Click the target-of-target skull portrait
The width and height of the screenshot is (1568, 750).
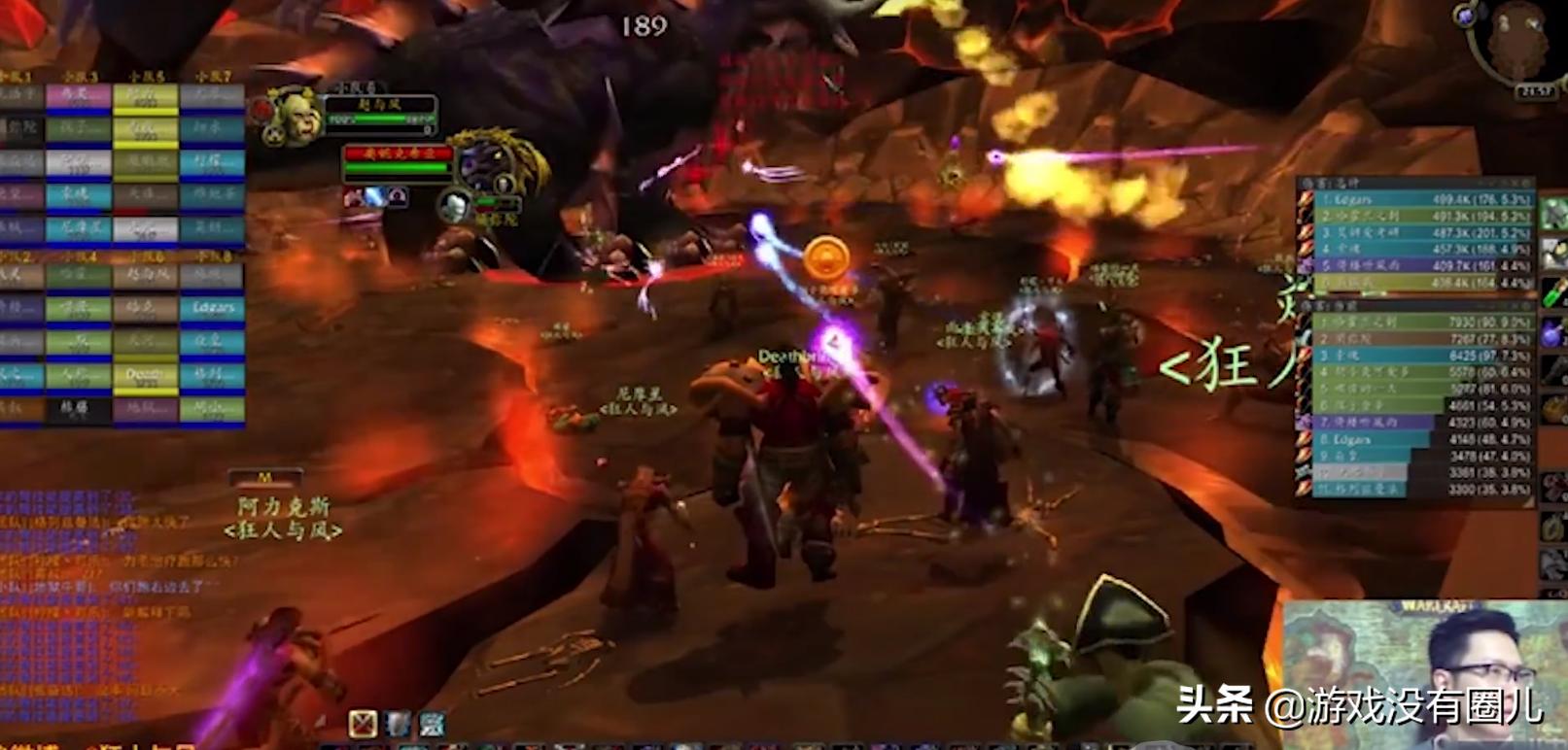coord(454,206)
